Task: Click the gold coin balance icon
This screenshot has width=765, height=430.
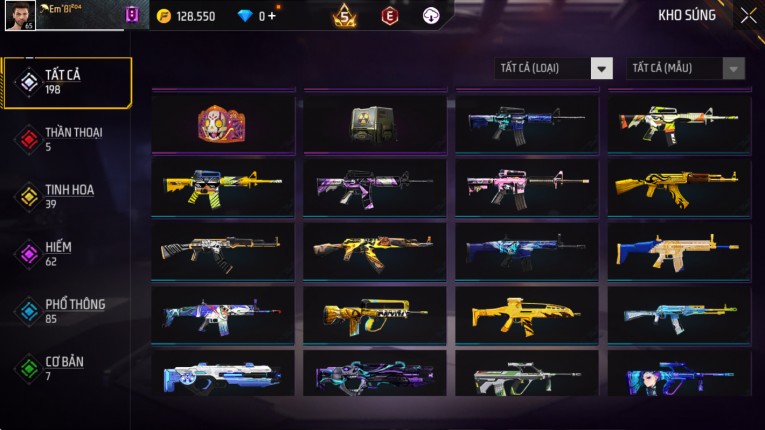Action: click(164, 16)
